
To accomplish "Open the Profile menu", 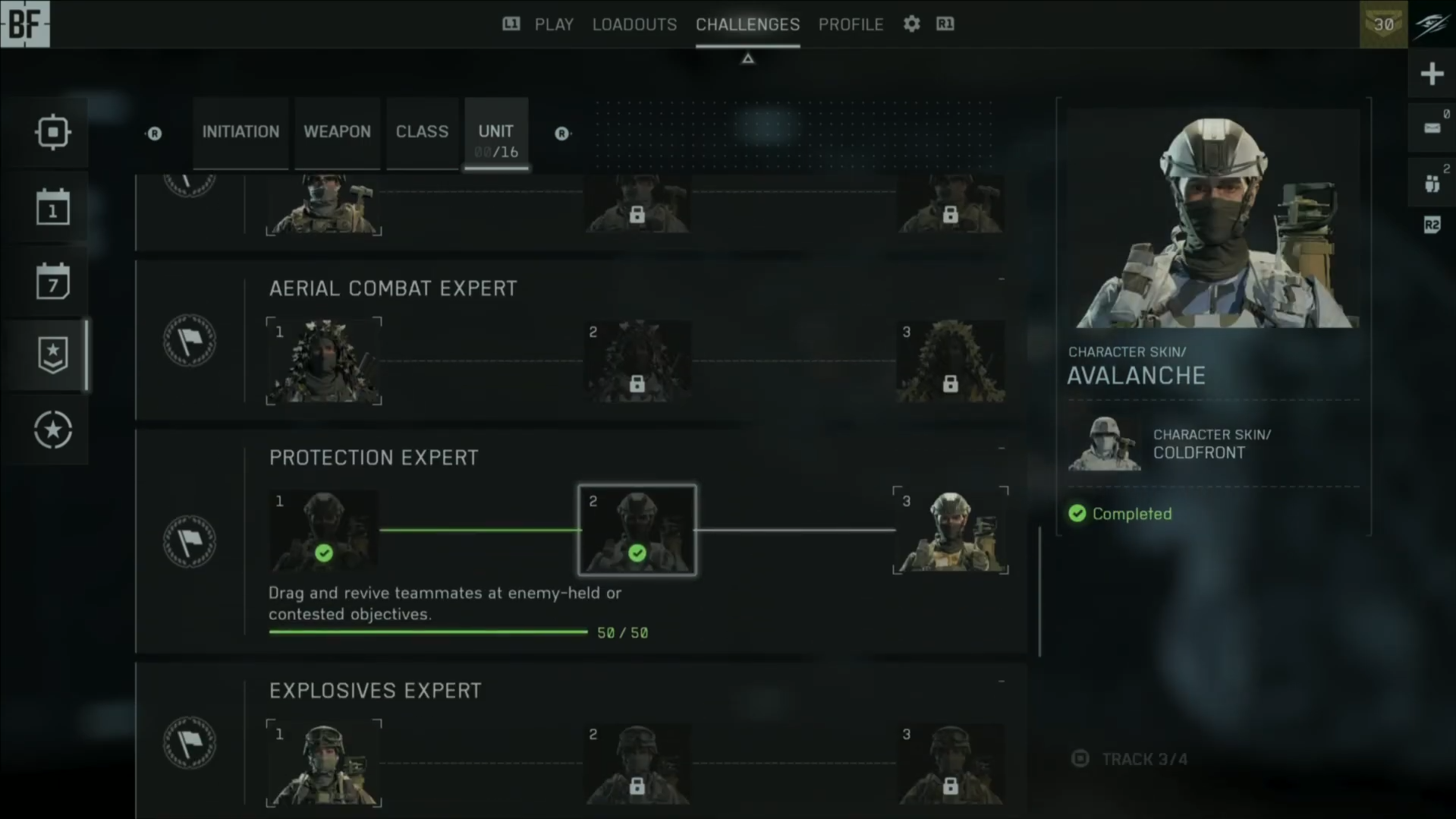I will [x=851, y=24].
